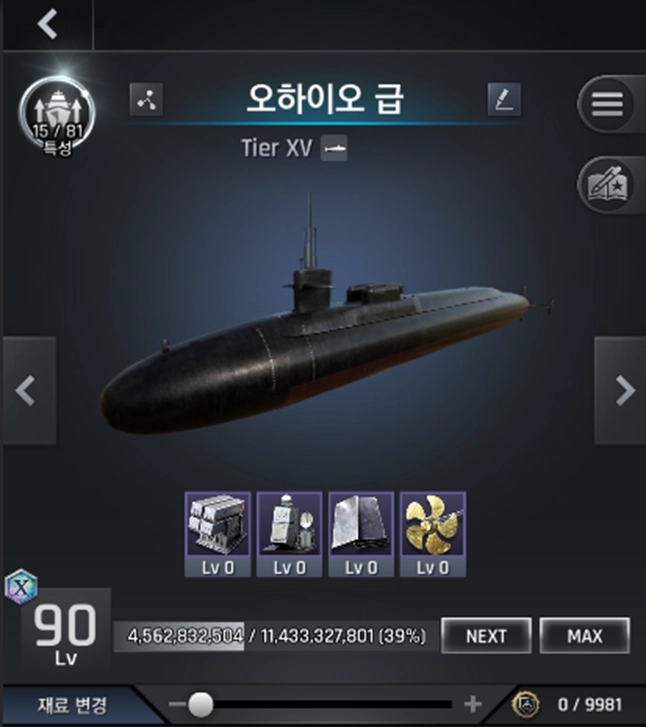Viewport: 646px width, 727px height.
Task: Open the notebook with star button
Action: [607, 183]
